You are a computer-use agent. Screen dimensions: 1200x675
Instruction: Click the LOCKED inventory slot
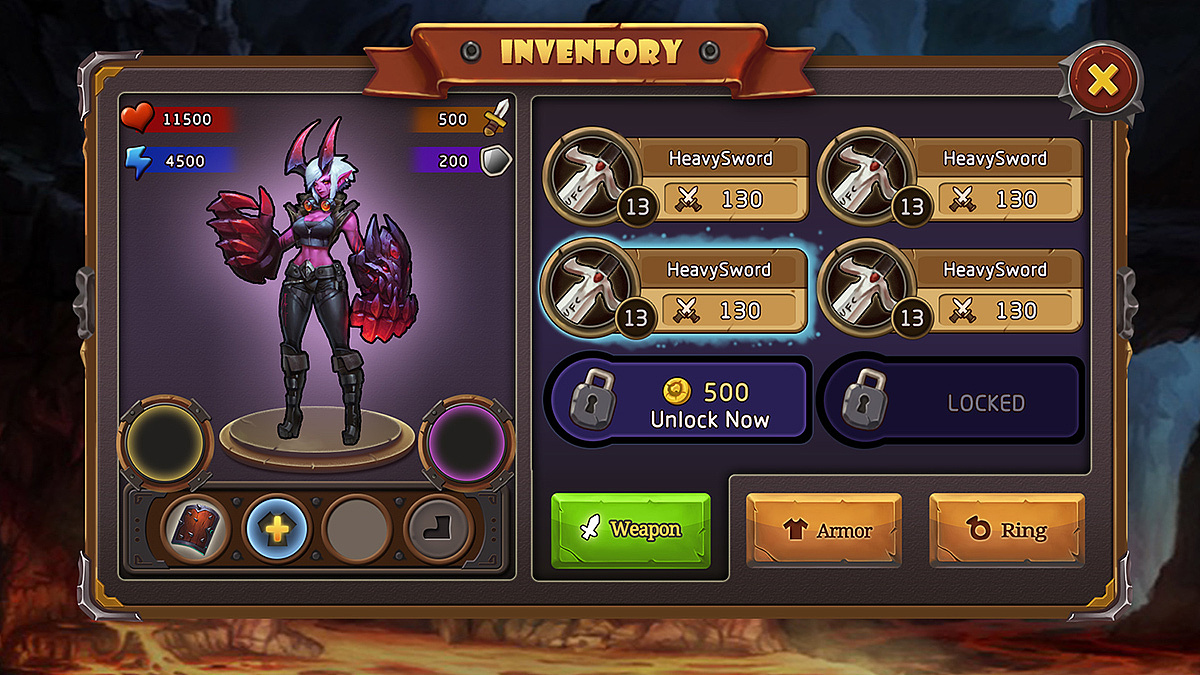pyautogui.click(x=951, y=402)
